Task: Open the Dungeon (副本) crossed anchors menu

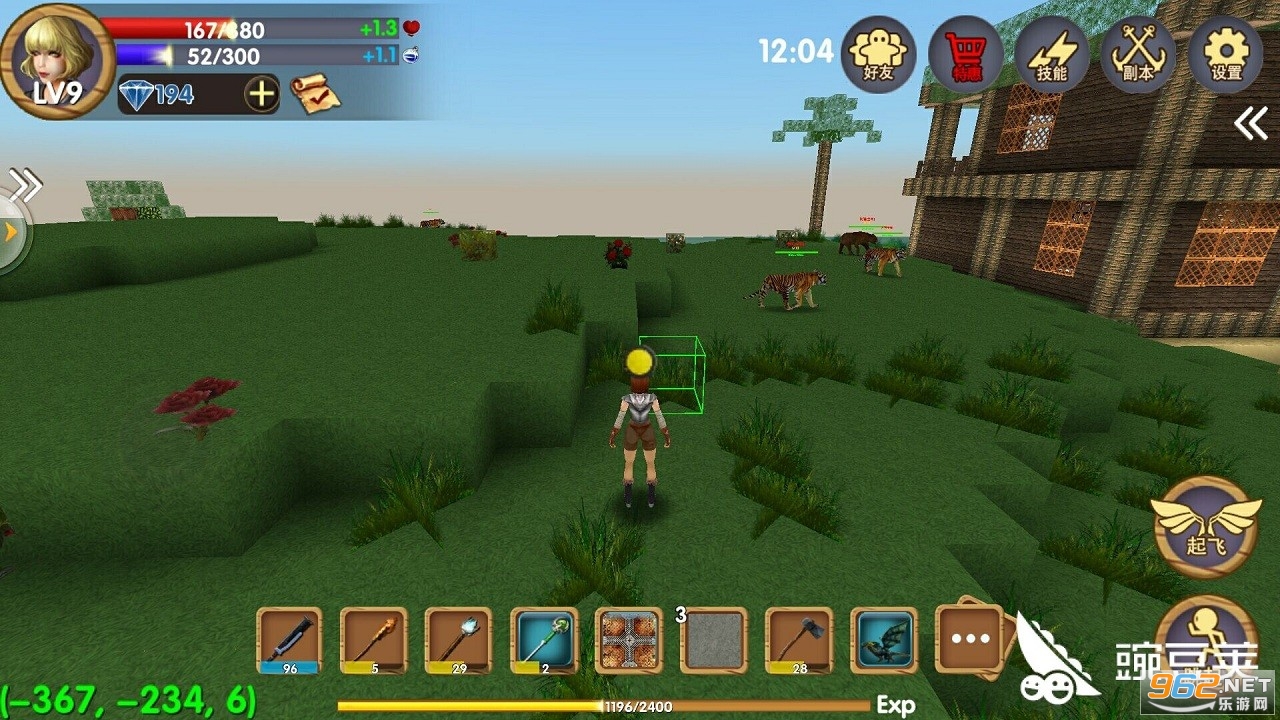Action: 1138,54
